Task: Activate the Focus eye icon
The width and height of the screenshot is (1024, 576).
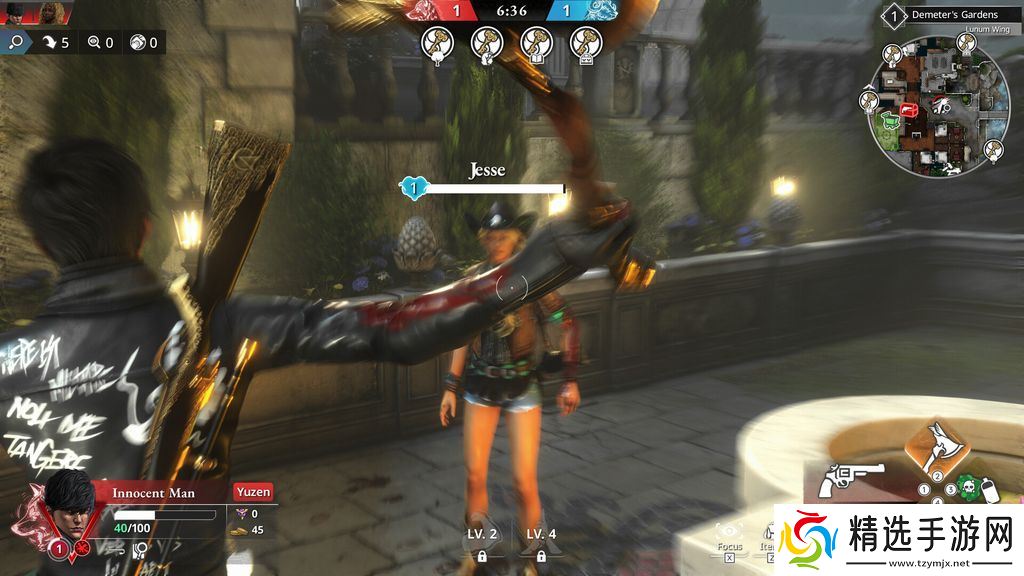Action: tap(730, 531)
